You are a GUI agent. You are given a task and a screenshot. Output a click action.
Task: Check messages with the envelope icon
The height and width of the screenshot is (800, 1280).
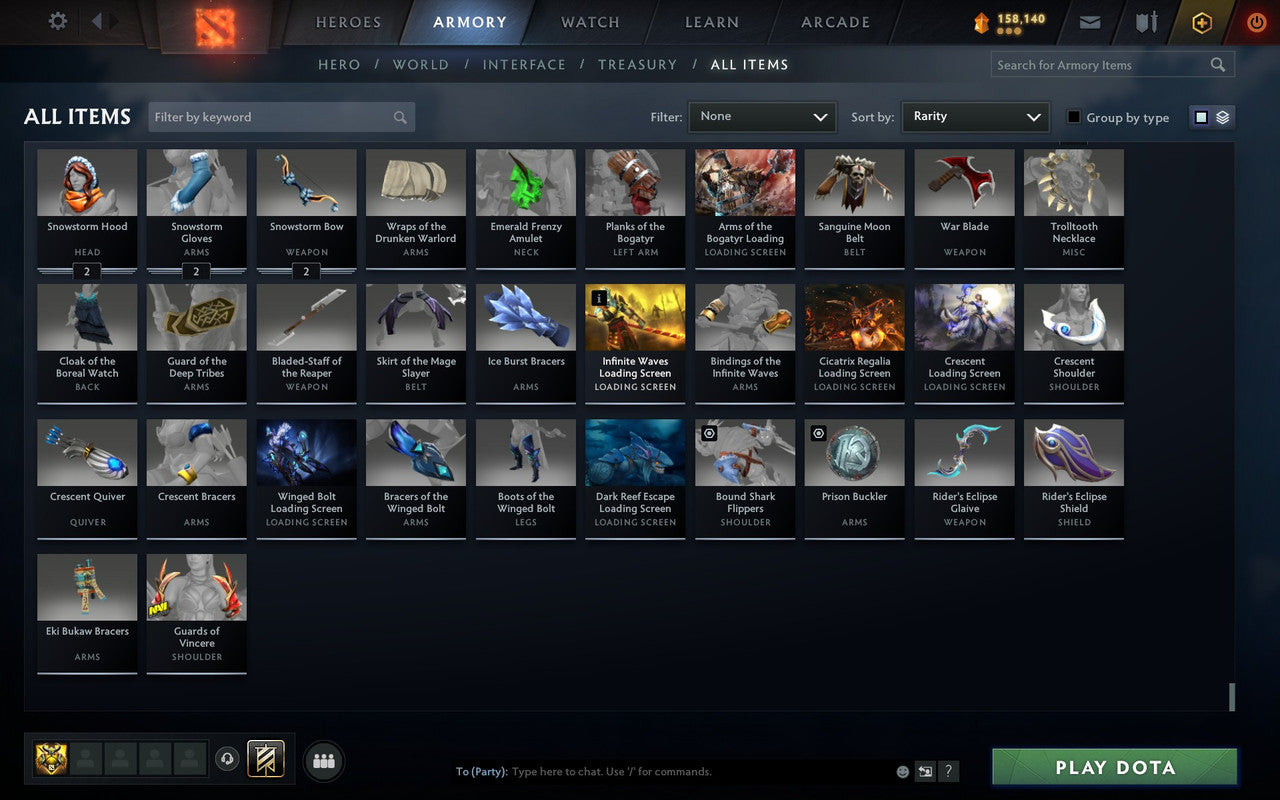(1089, 22)
